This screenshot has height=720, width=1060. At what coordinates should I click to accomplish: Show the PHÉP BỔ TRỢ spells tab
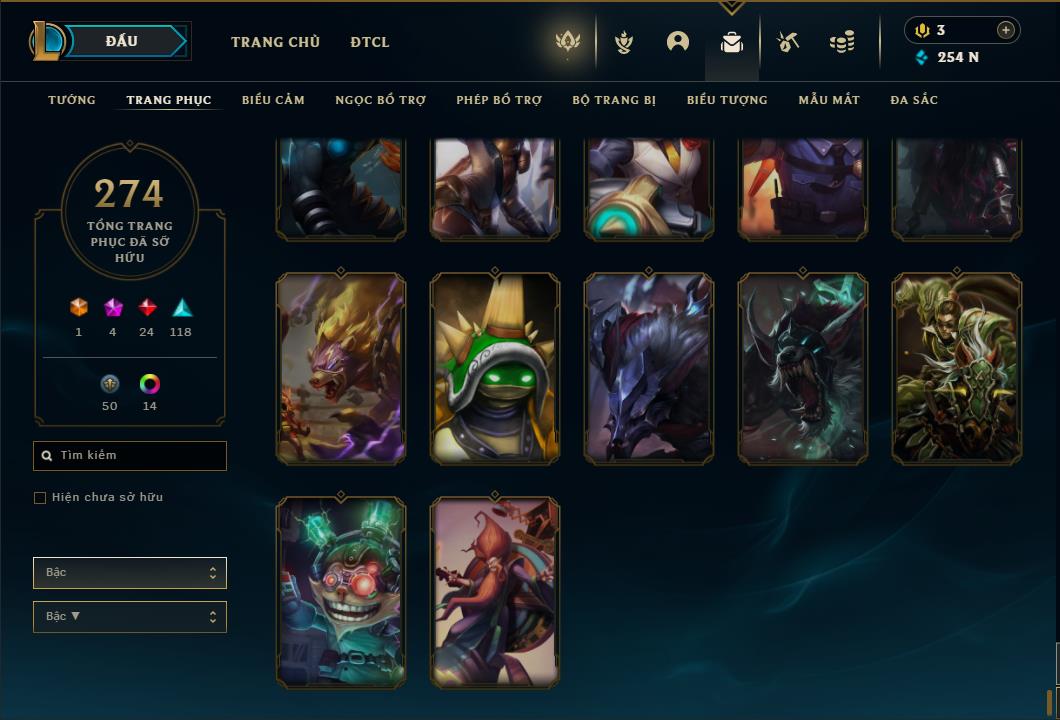point(499,100)
